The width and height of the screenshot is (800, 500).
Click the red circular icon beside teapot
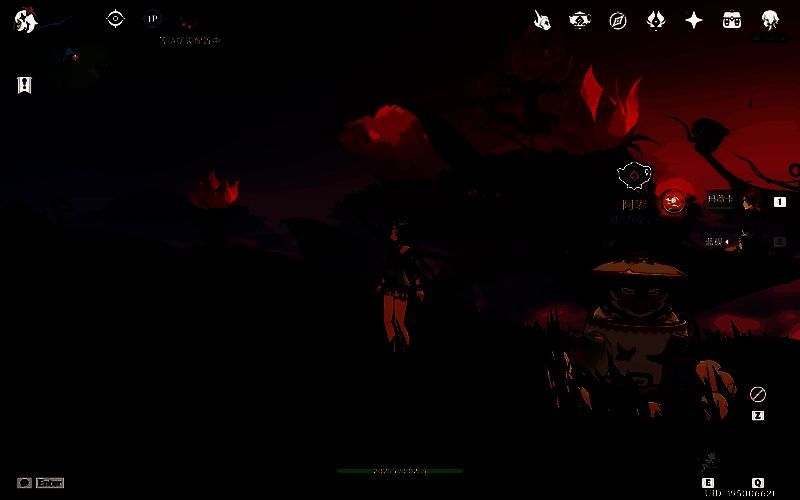675,199
